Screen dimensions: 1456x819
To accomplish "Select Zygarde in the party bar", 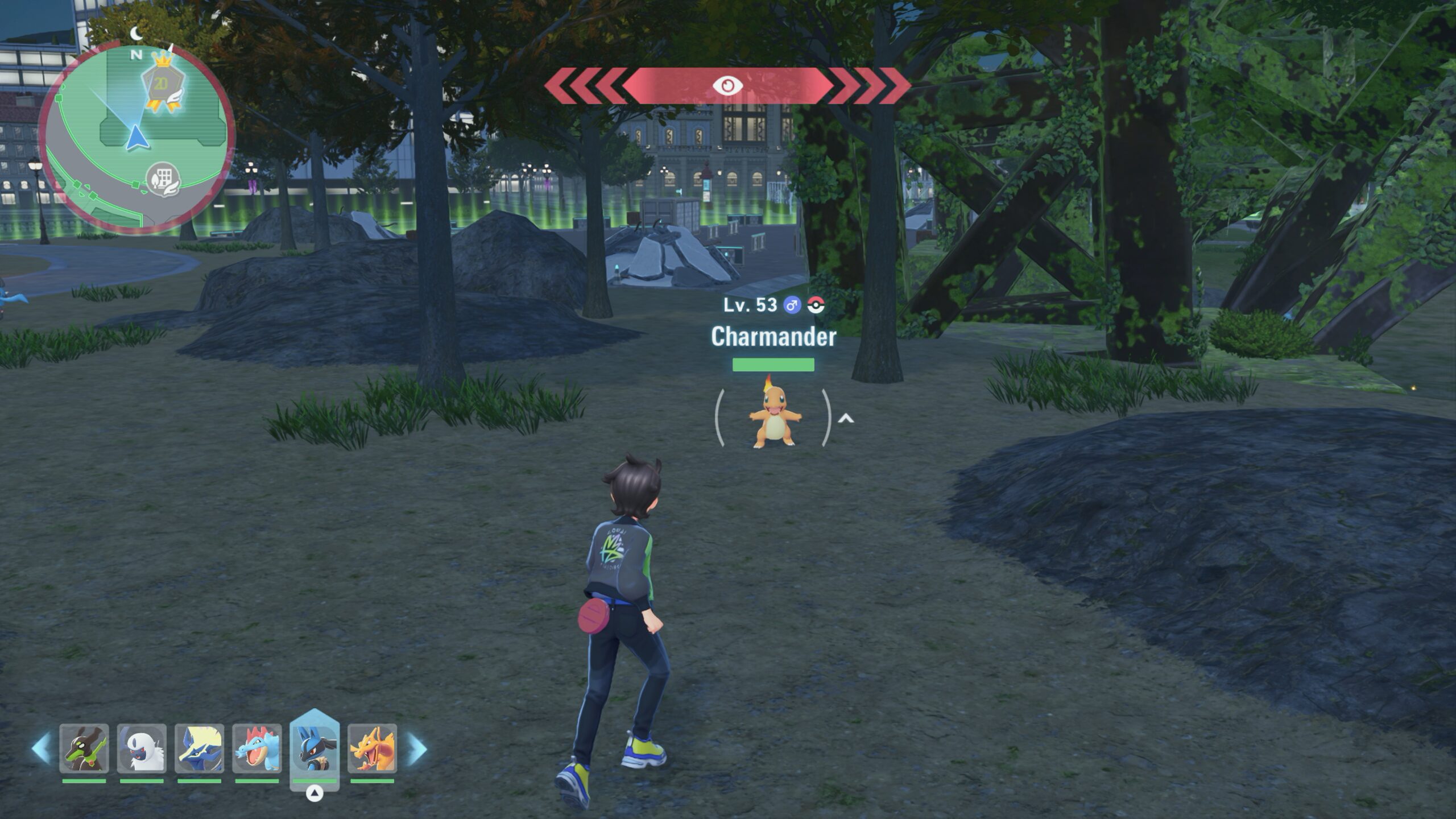I will click(x=84, y=748).
